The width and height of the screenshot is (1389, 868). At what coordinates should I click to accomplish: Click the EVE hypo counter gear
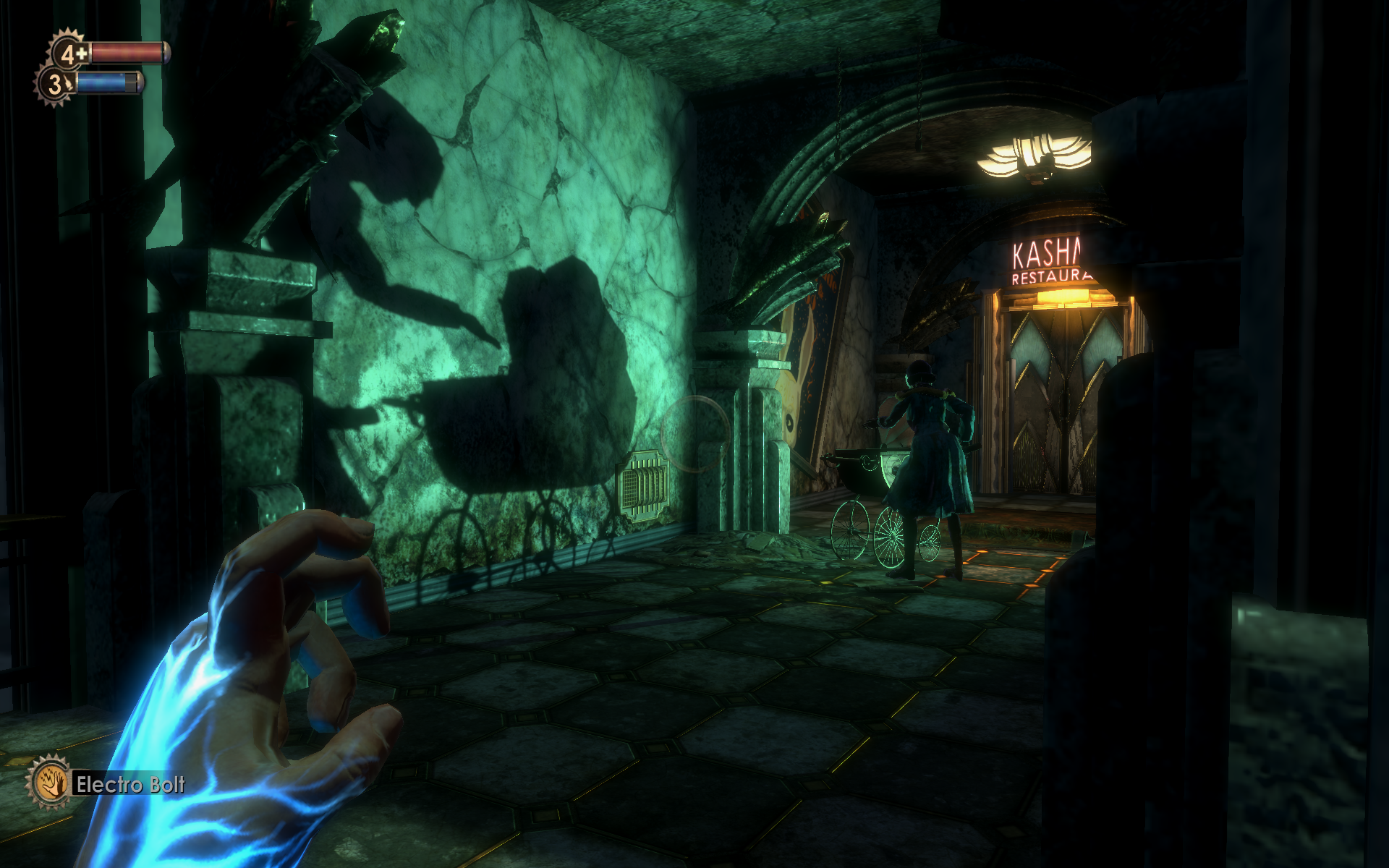click(56, 84)
